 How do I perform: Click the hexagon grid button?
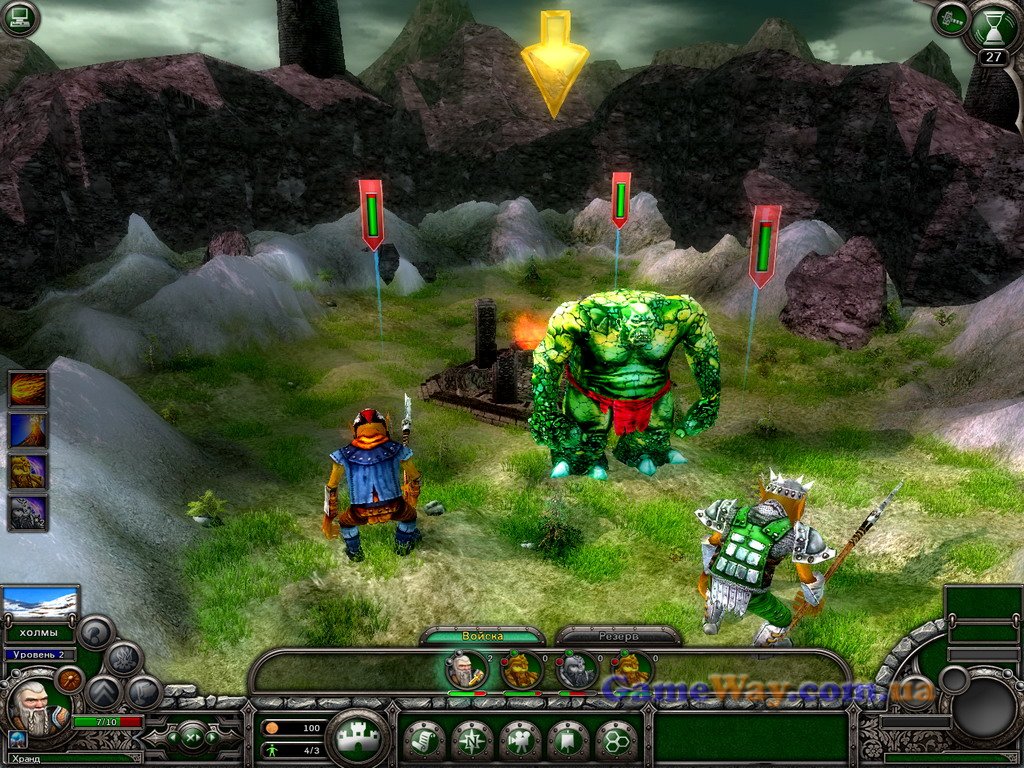(616, 741)
